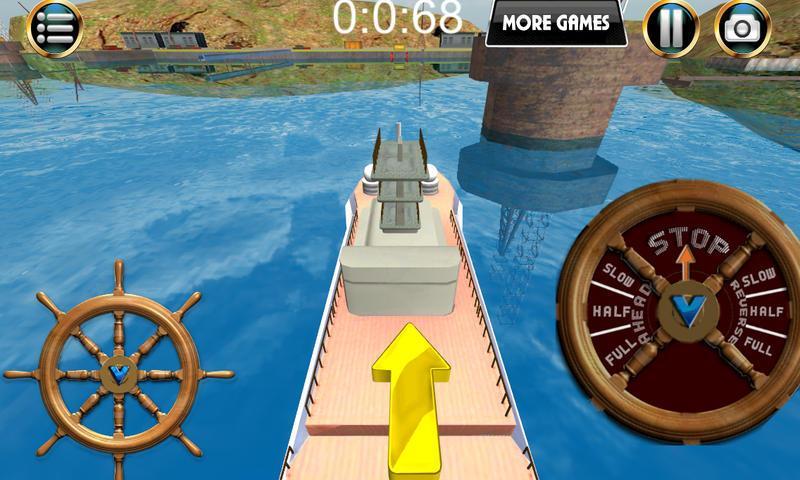Switch view with the camera button
Screen dimensions: 800x480
click(x=743, y=27)
